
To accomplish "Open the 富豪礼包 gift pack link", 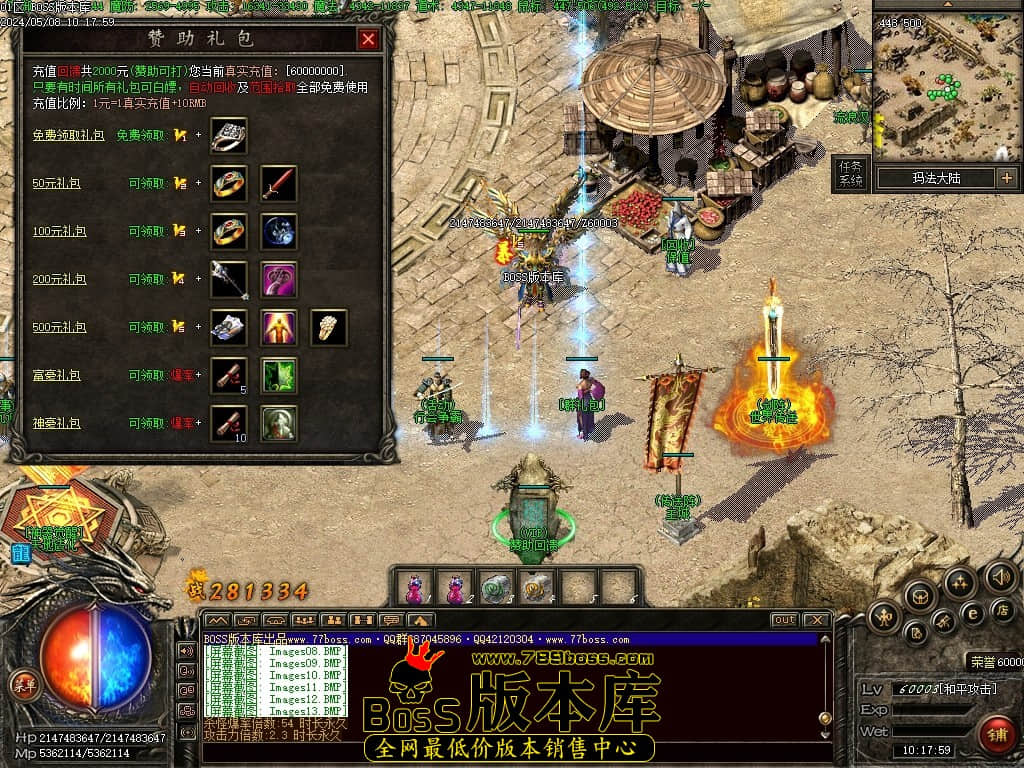I will click(56, 375).
